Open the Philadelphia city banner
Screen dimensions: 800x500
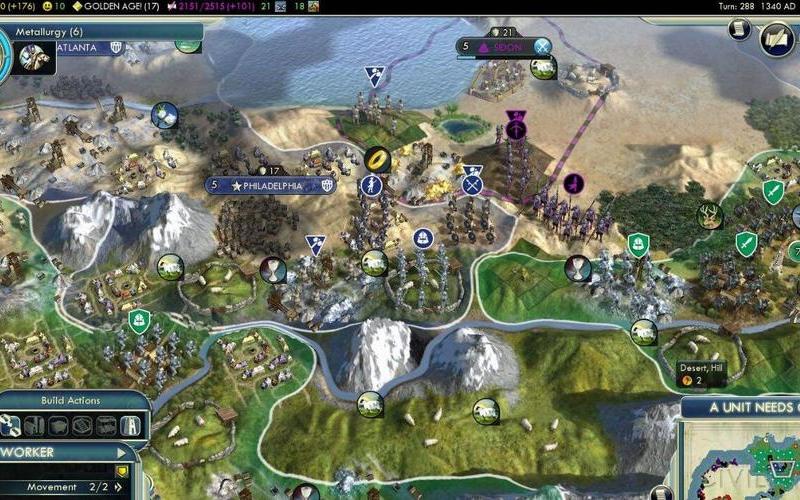(x=270, y=185)
